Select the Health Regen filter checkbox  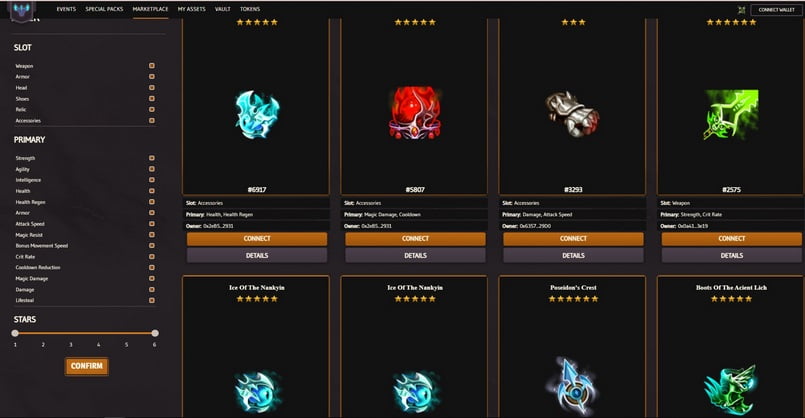coord(152,201)
